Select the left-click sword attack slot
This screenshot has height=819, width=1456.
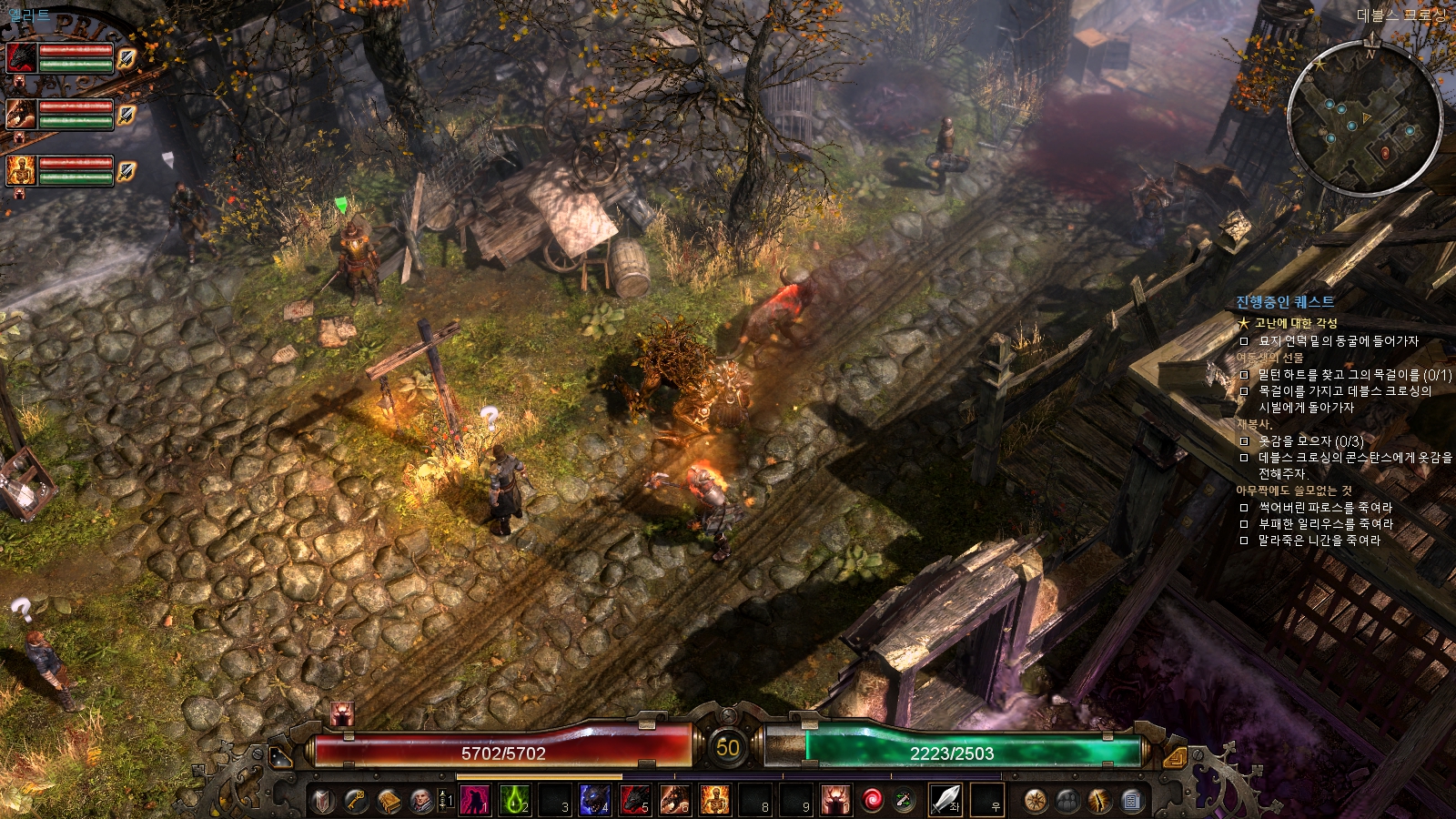945,801
